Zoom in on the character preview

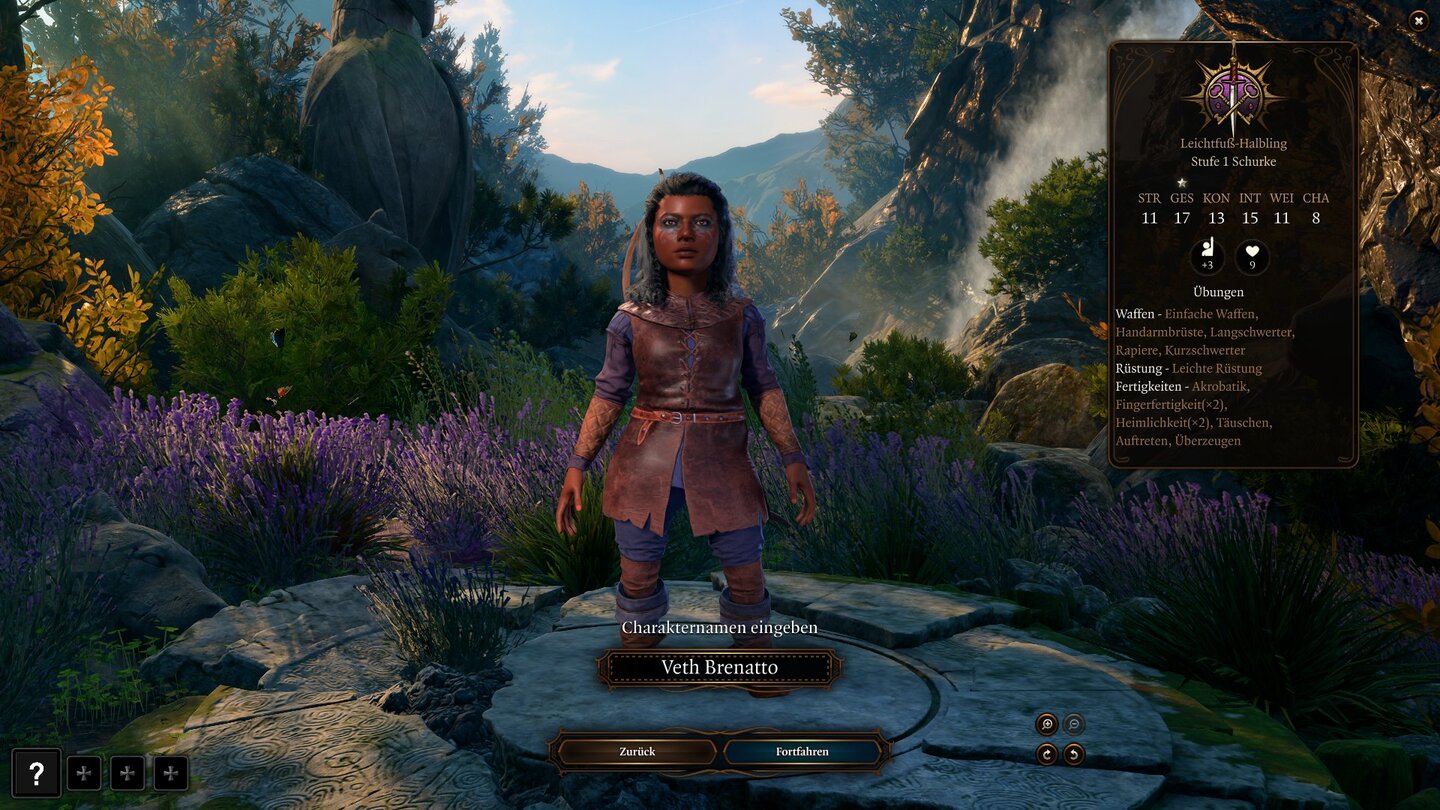[1047, 724]
